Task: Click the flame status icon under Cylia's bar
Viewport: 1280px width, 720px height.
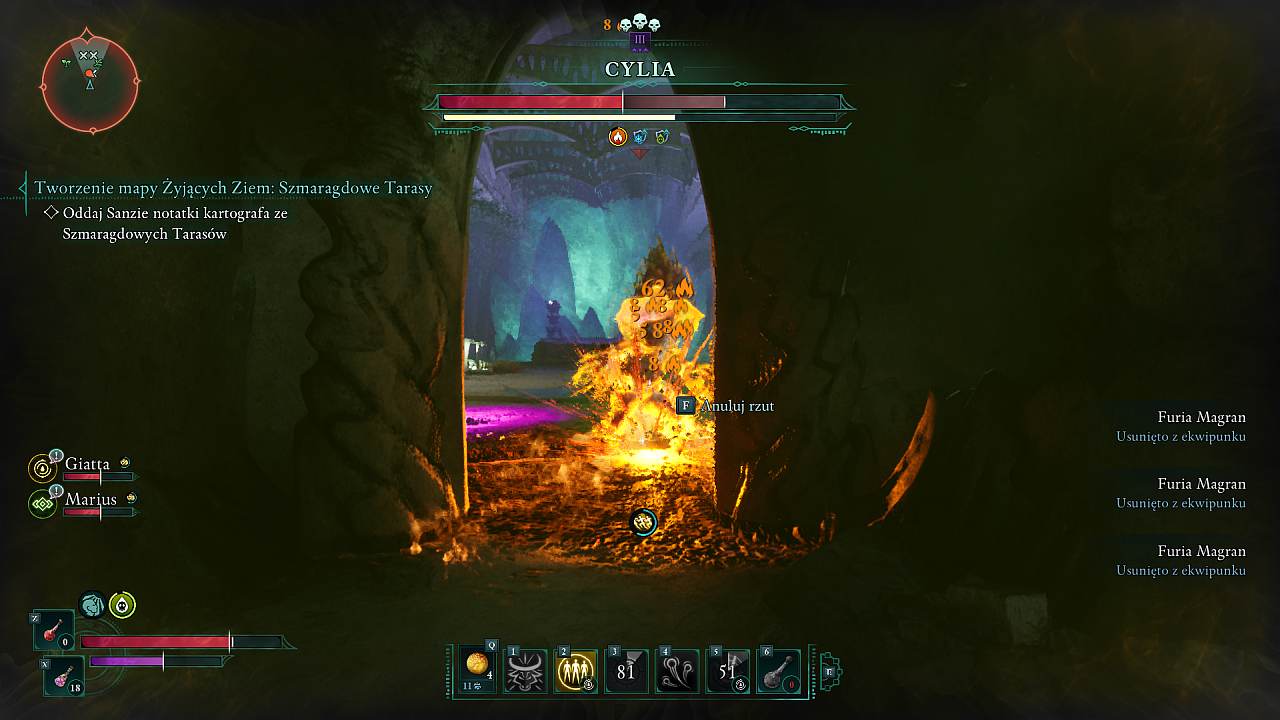Action: coord(618,137)
